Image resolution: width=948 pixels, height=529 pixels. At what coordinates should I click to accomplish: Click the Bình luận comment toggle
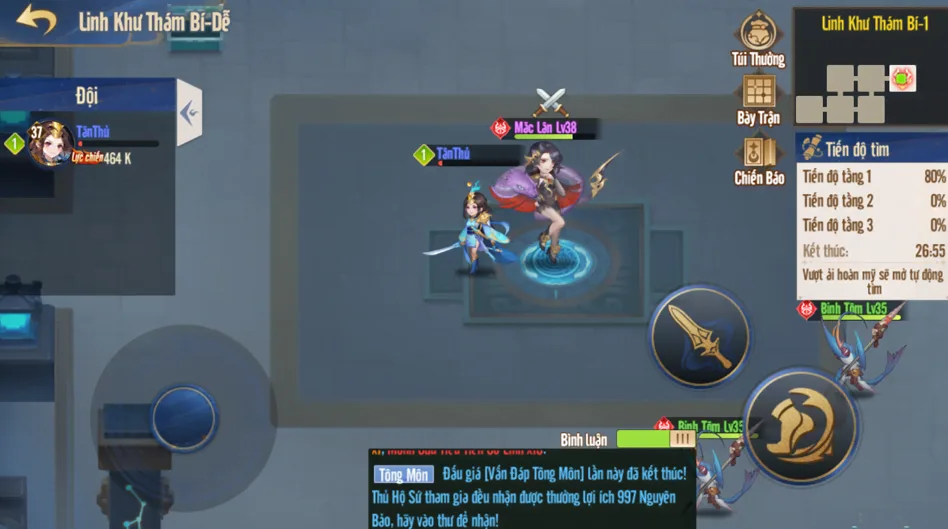(655, 438)
